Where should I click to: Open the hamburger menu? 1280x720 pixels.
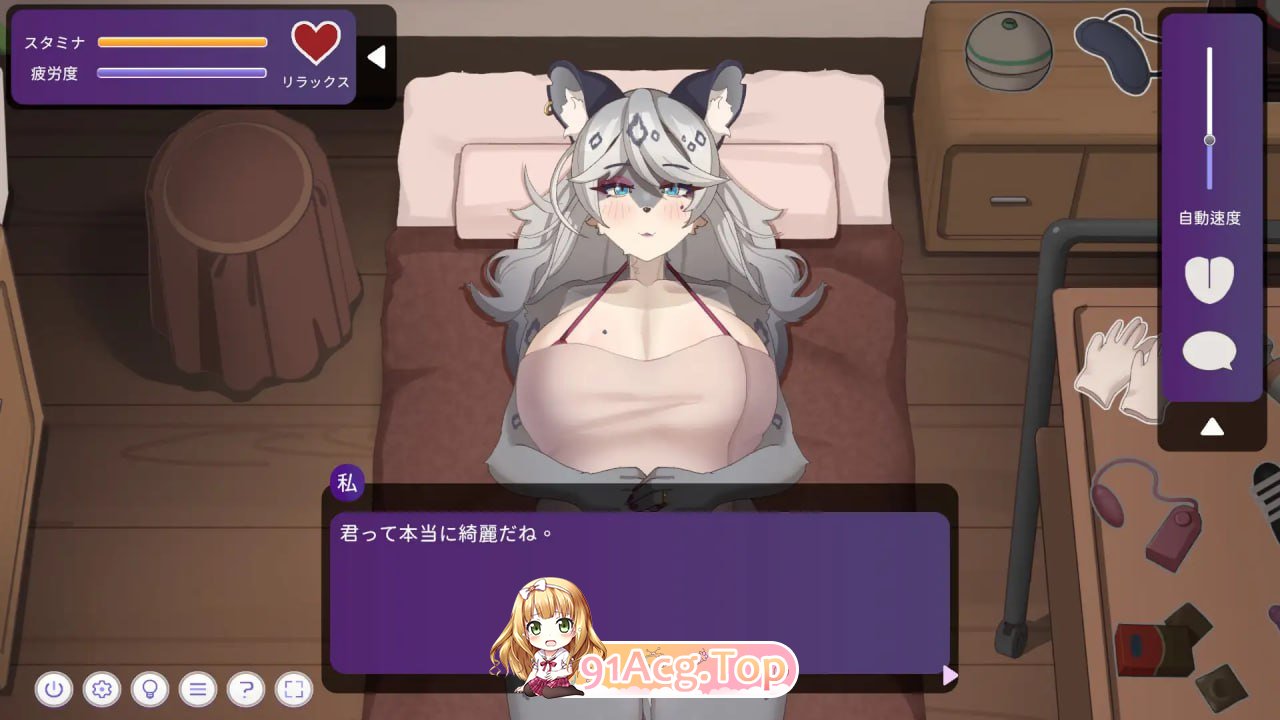click(x=198, y=690)
